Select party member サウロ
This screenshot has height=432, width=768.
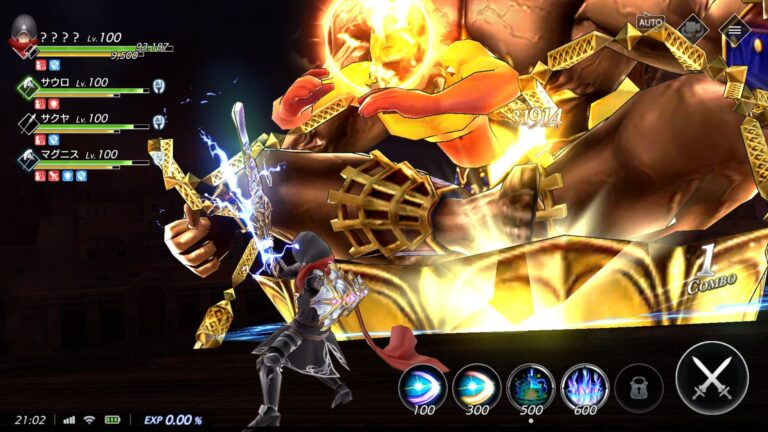click(30, 87)
